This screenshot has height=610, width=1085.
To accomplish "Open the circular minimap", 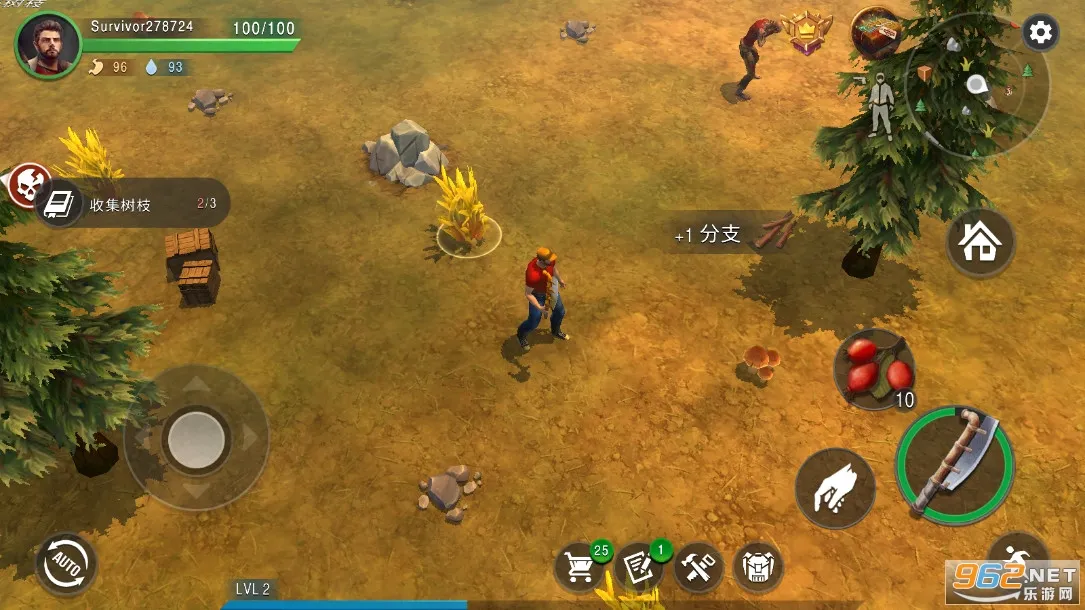I will (x=976, y=85).
